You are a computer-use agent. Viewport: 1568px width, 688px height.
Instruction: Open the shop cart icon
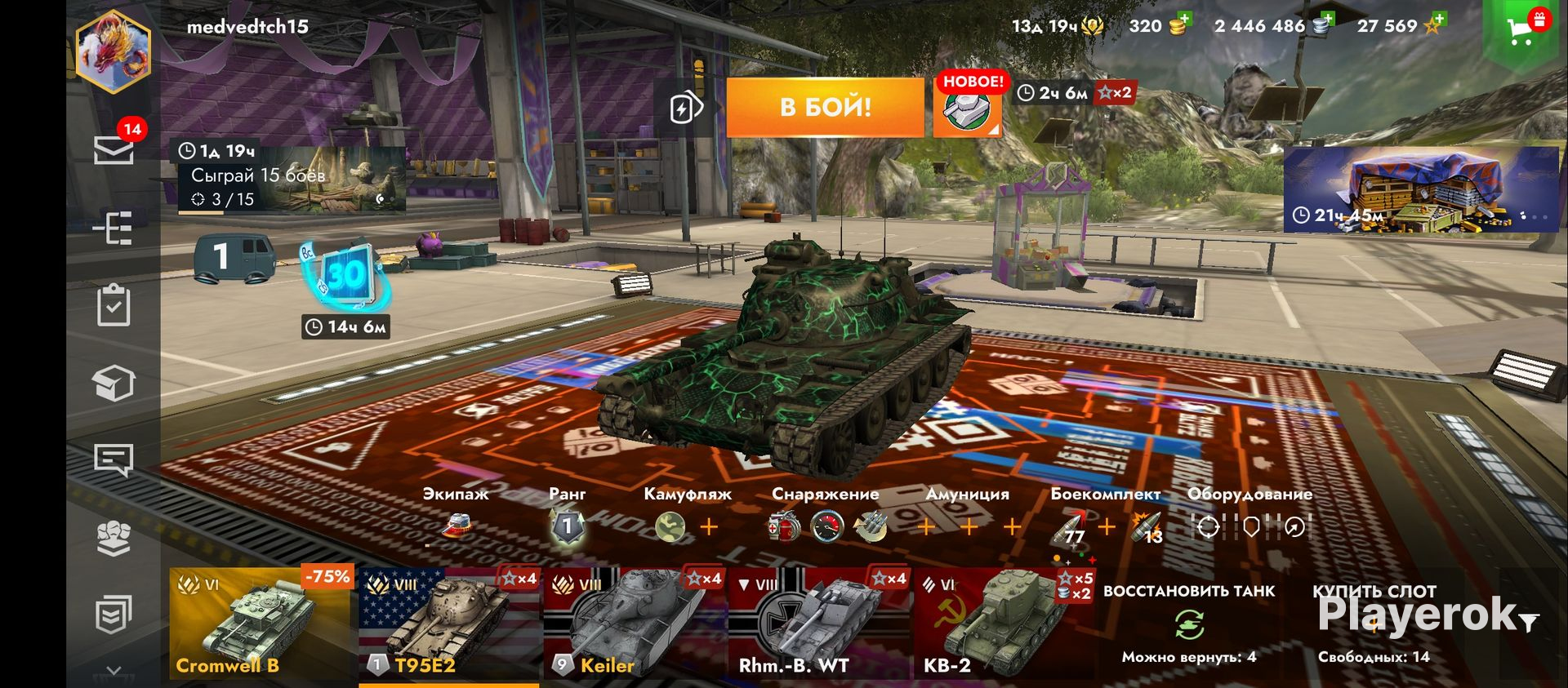(x=1521, y=31)
